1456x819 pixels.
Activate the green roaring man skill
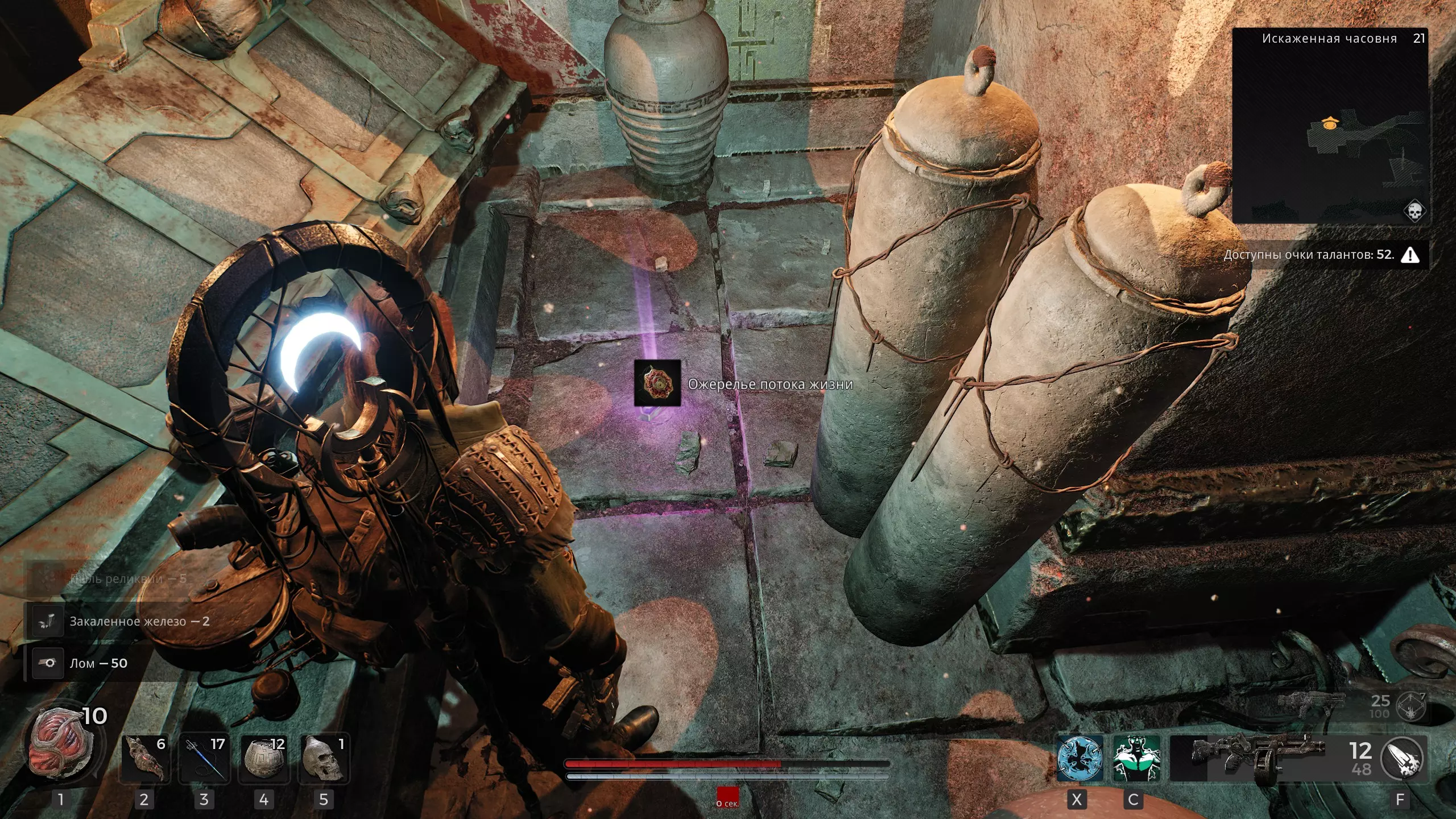(1136, 758)
